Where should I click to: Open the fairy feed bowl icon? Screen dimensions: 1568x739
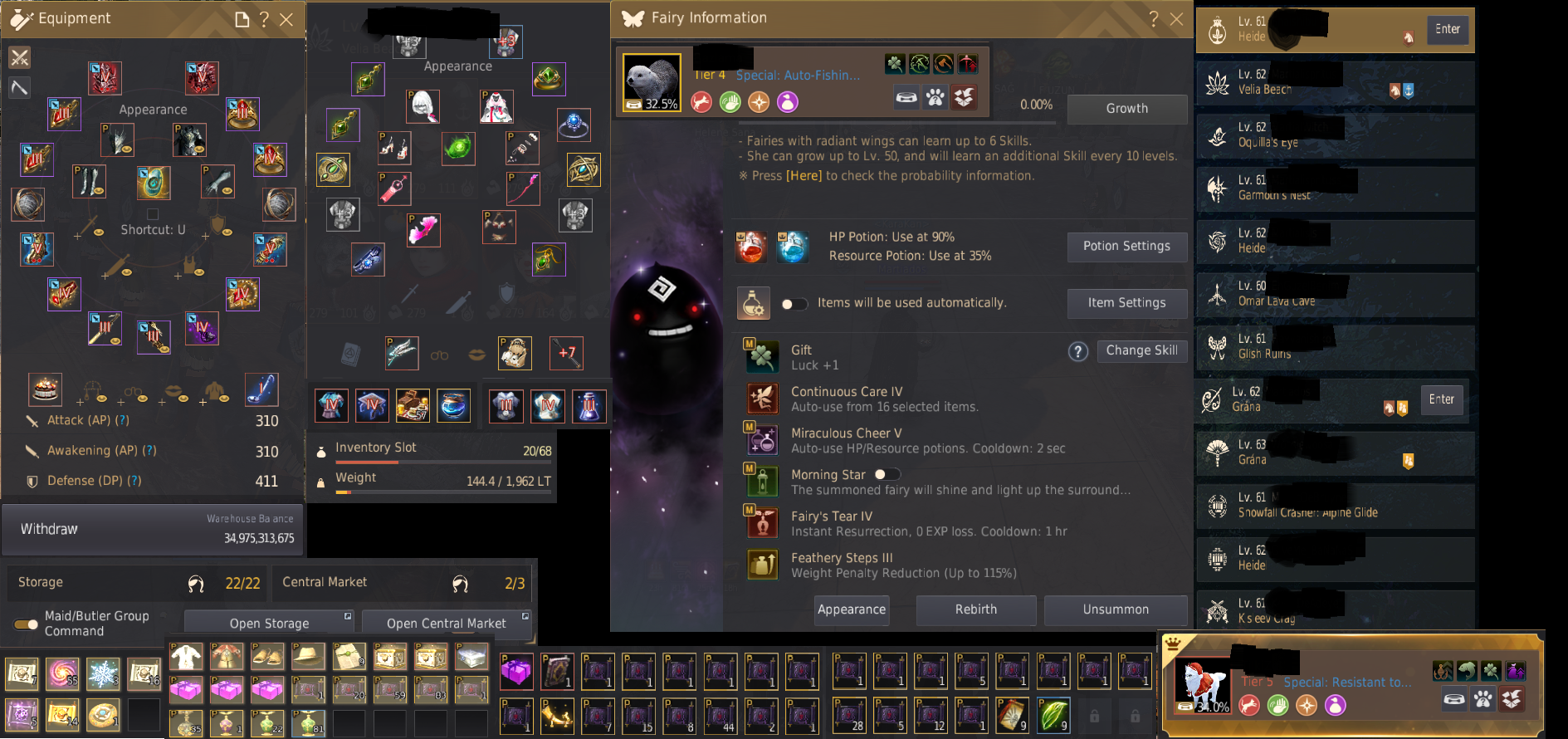click(x=906, y=97)
